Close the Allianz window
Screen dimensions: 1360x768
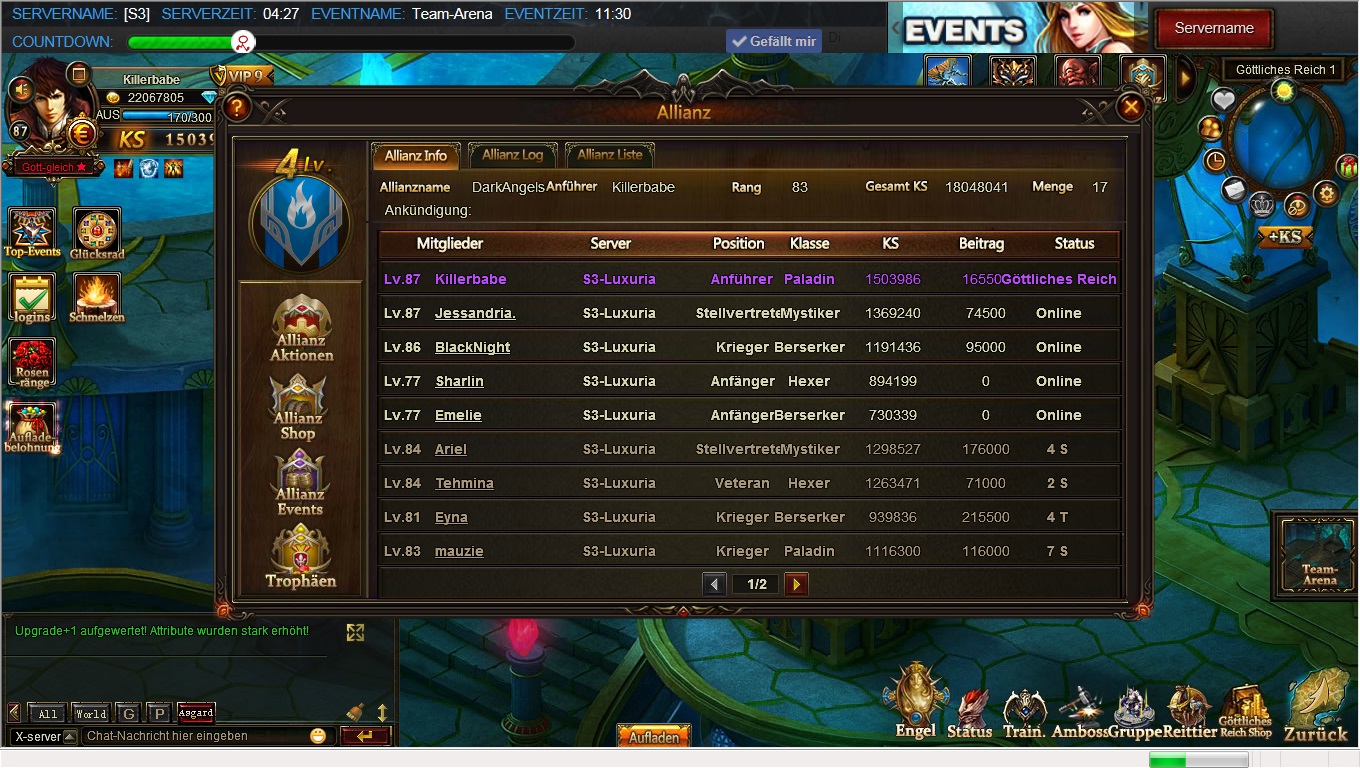[x=1131, y=107]
